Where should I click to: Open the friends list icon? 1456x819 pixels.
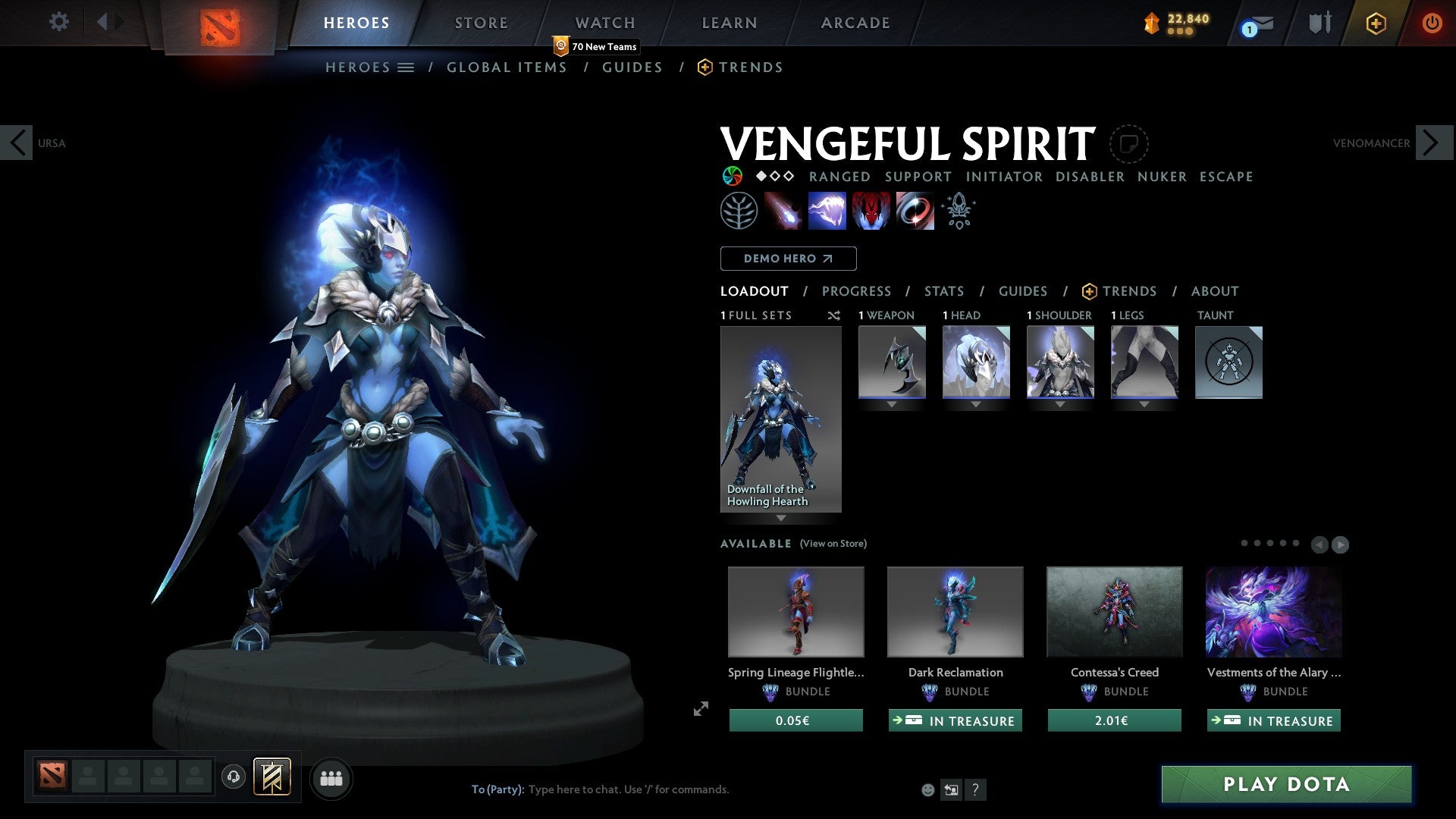(x=331, y=777)
